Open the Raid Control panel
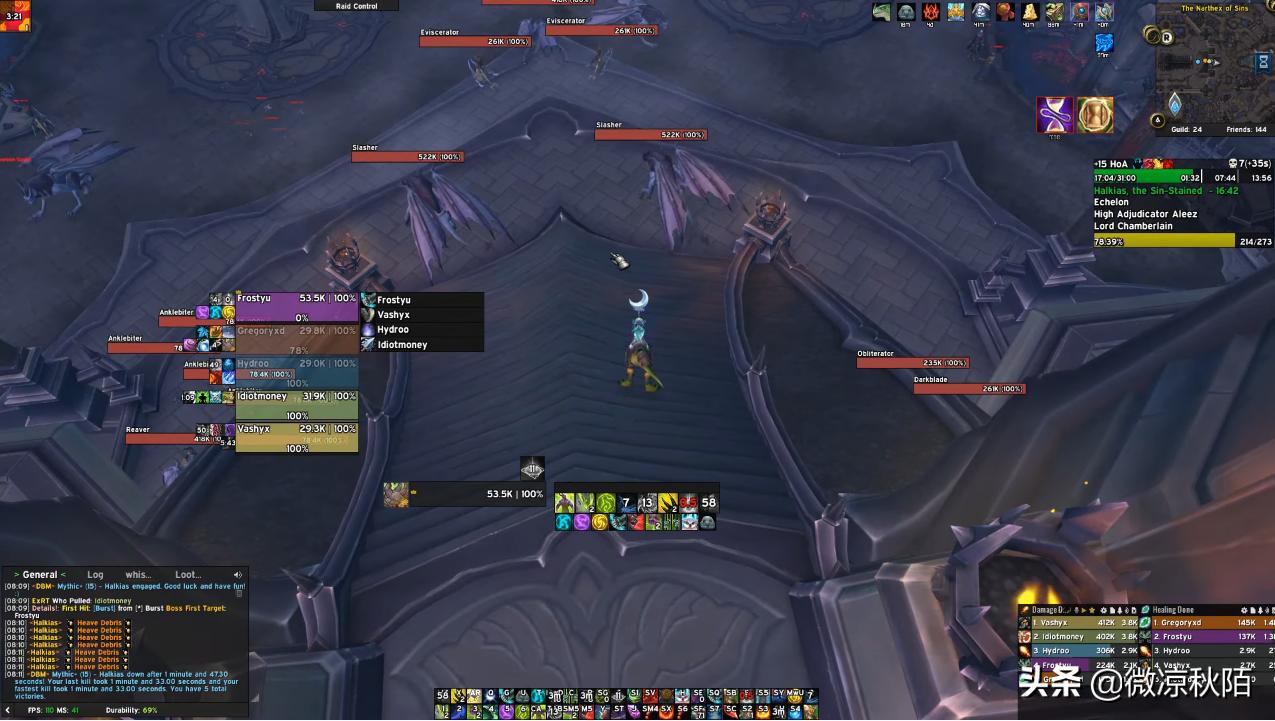Image resolution: width=1275 pixels, height=721 pixels. 357,6
